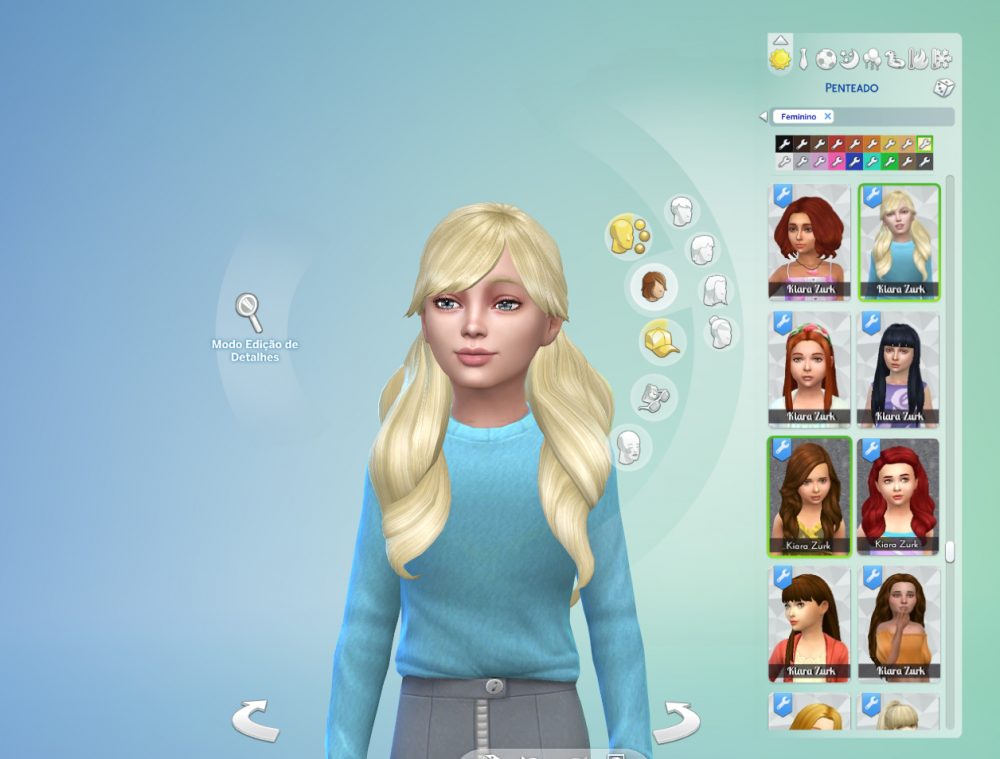Rotate the Sim with the left arrow
This screenshot has height=759, width=1000.
255,721
